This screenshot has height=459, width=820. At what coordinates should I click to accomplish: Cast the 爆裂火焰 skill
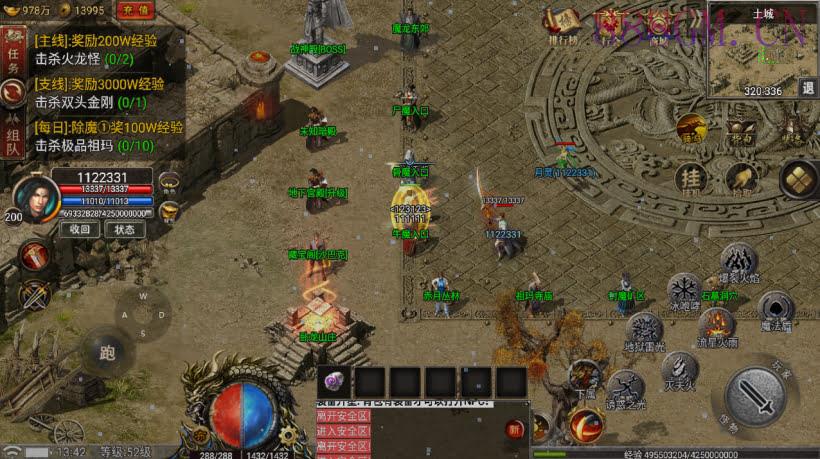click(739, 262)
